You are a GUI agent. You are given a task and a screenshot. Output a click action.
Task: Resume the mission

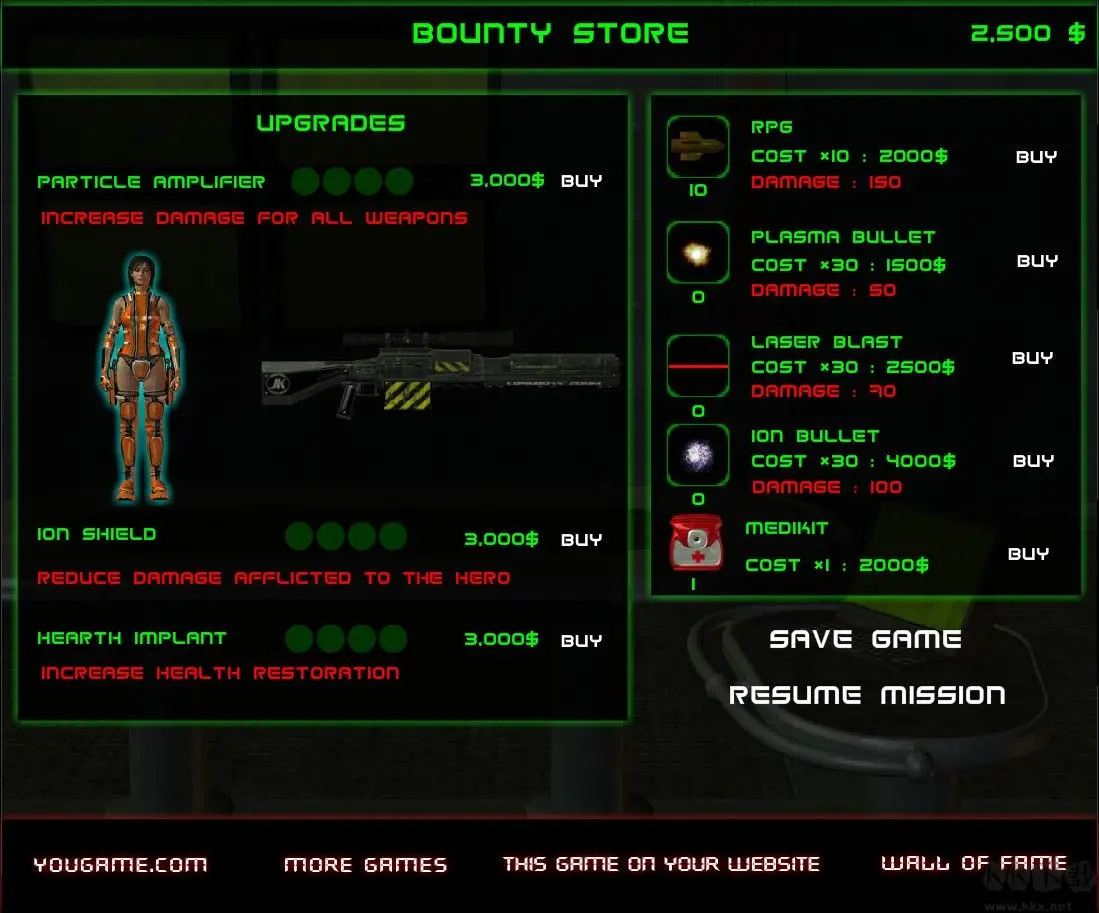[x=867, y=695]
